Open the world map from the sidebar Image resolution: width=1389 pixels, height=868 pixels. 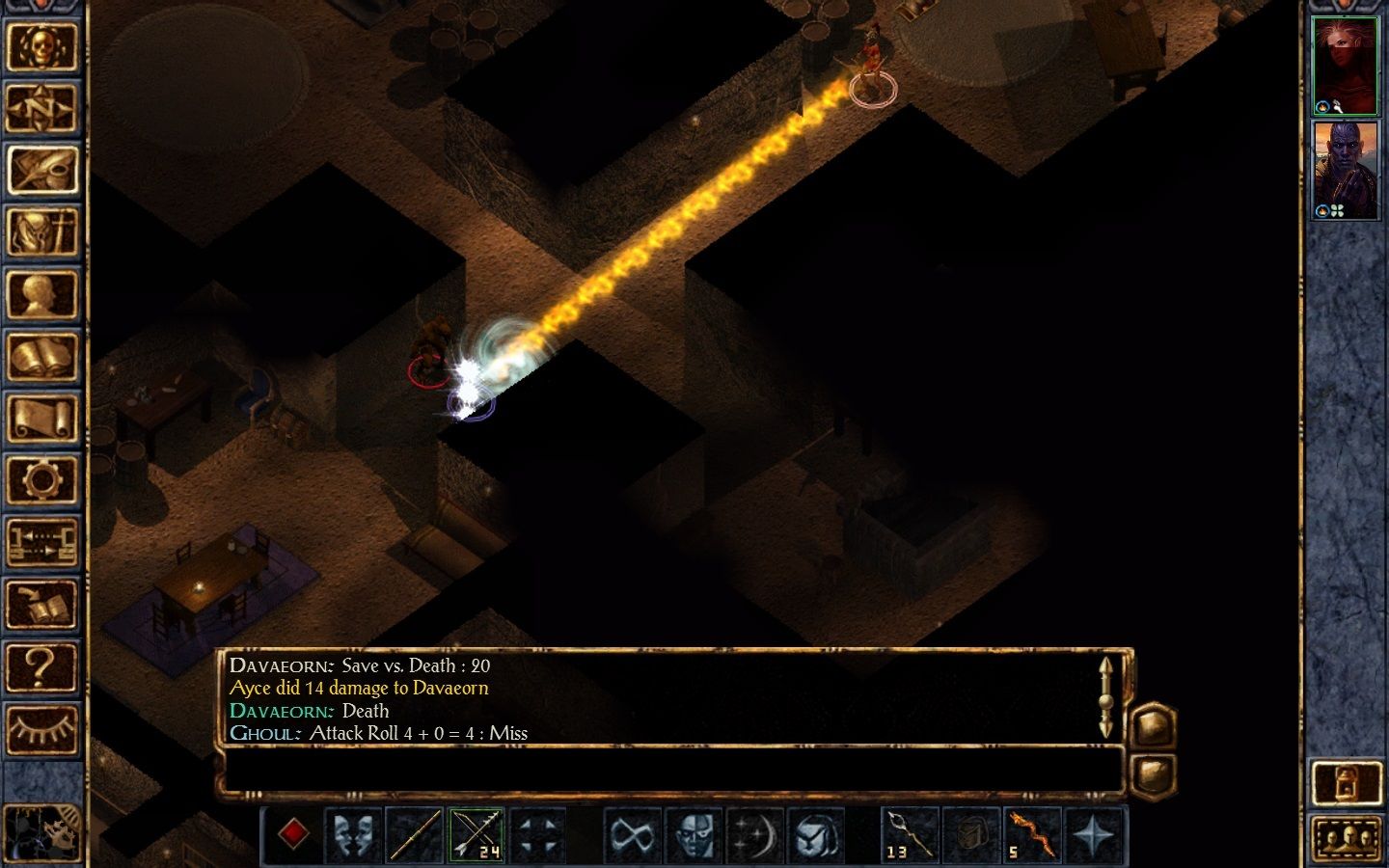(43, 106)
